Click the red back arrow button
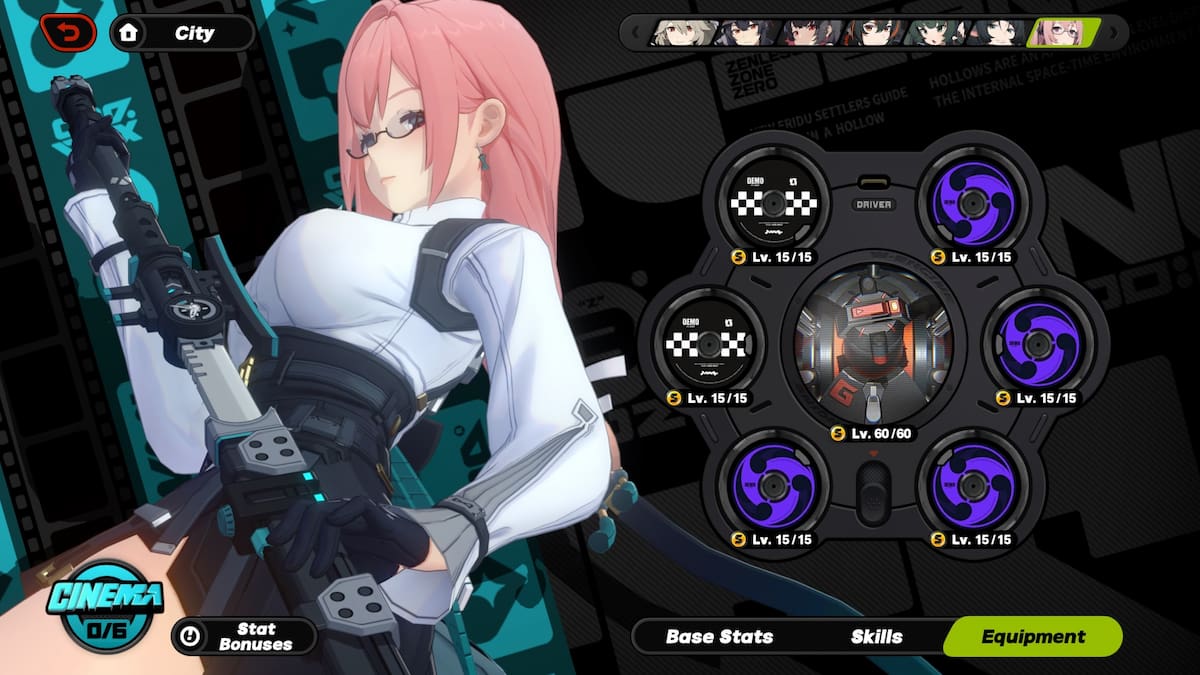Image resolution: width=1200 pixels, height=675 pixels. (69, 33)
